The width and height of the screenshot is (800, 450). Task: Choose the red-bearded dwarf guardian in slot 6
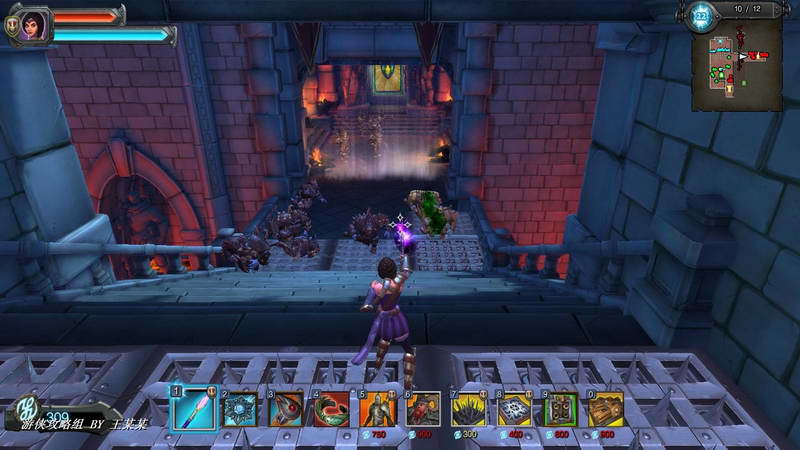tap(424, 408)
